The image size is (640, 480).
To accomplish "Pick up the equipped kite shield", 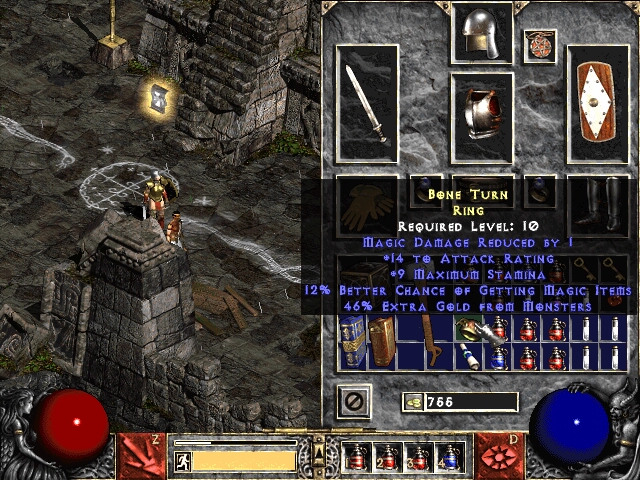I will click(597, 102).
